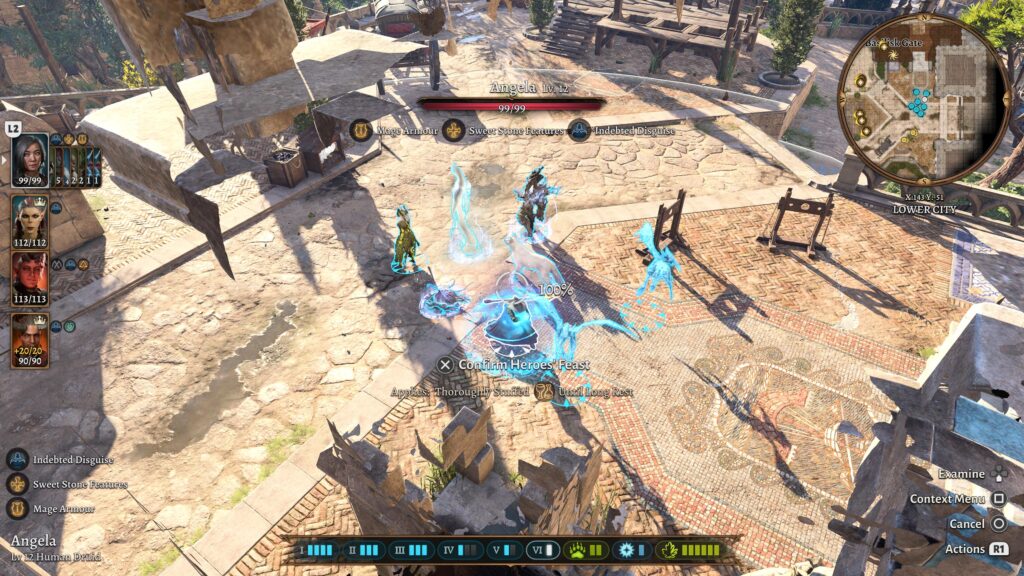Select the crowned elf party member portrait
The width and height of the screenshot is (1024, 576).
(29, 218)
